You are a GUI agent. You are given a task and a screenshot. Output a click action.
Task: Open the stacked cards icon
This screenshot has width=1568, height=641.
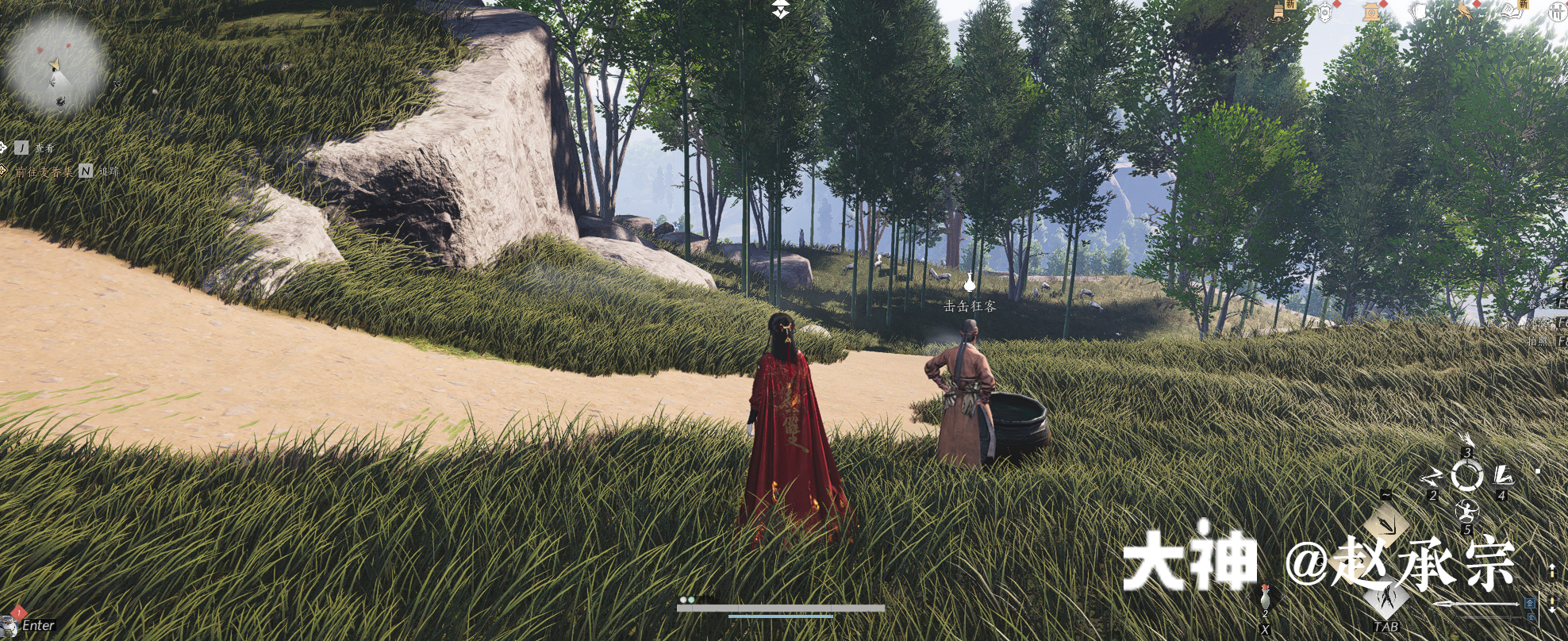[1418, 11]
